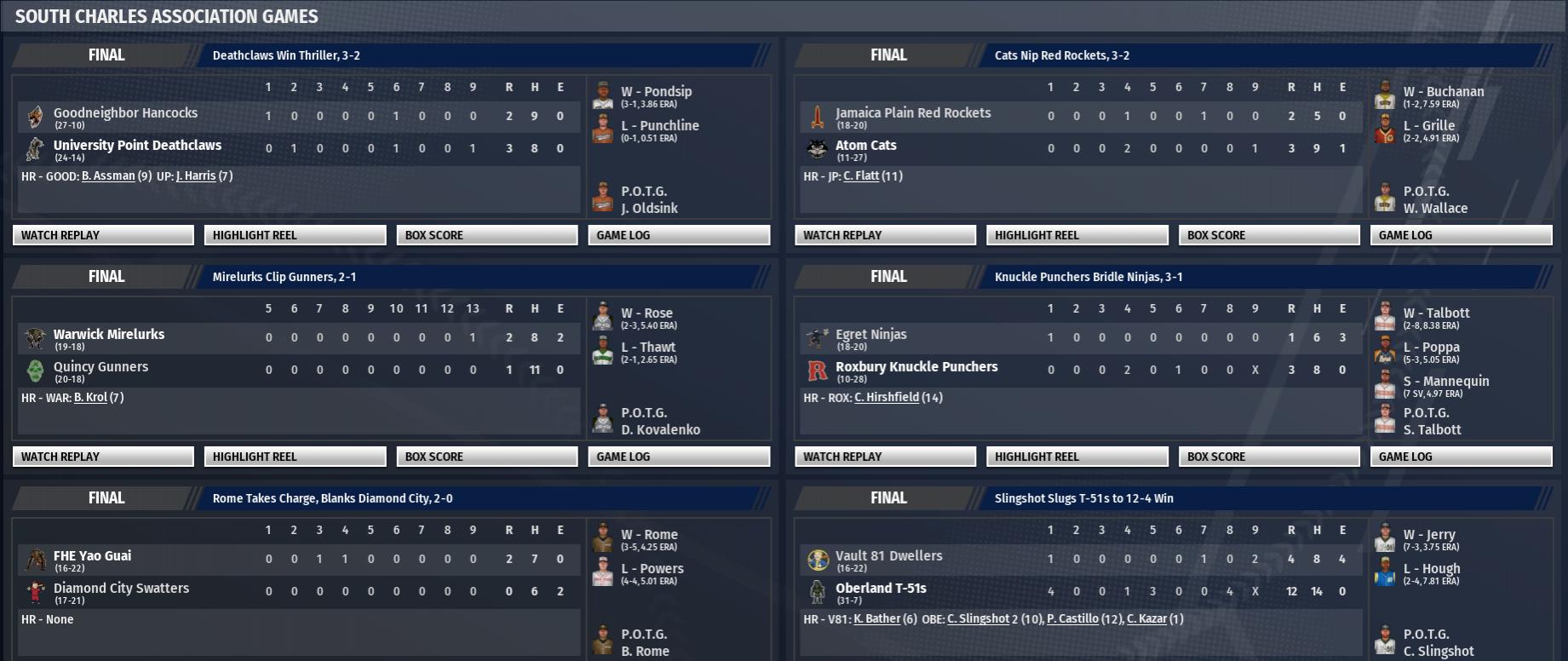Play highlight reel for Knuckle Punchers Bridle Ninjas
1568x661 pixels.
[1077, 457]
